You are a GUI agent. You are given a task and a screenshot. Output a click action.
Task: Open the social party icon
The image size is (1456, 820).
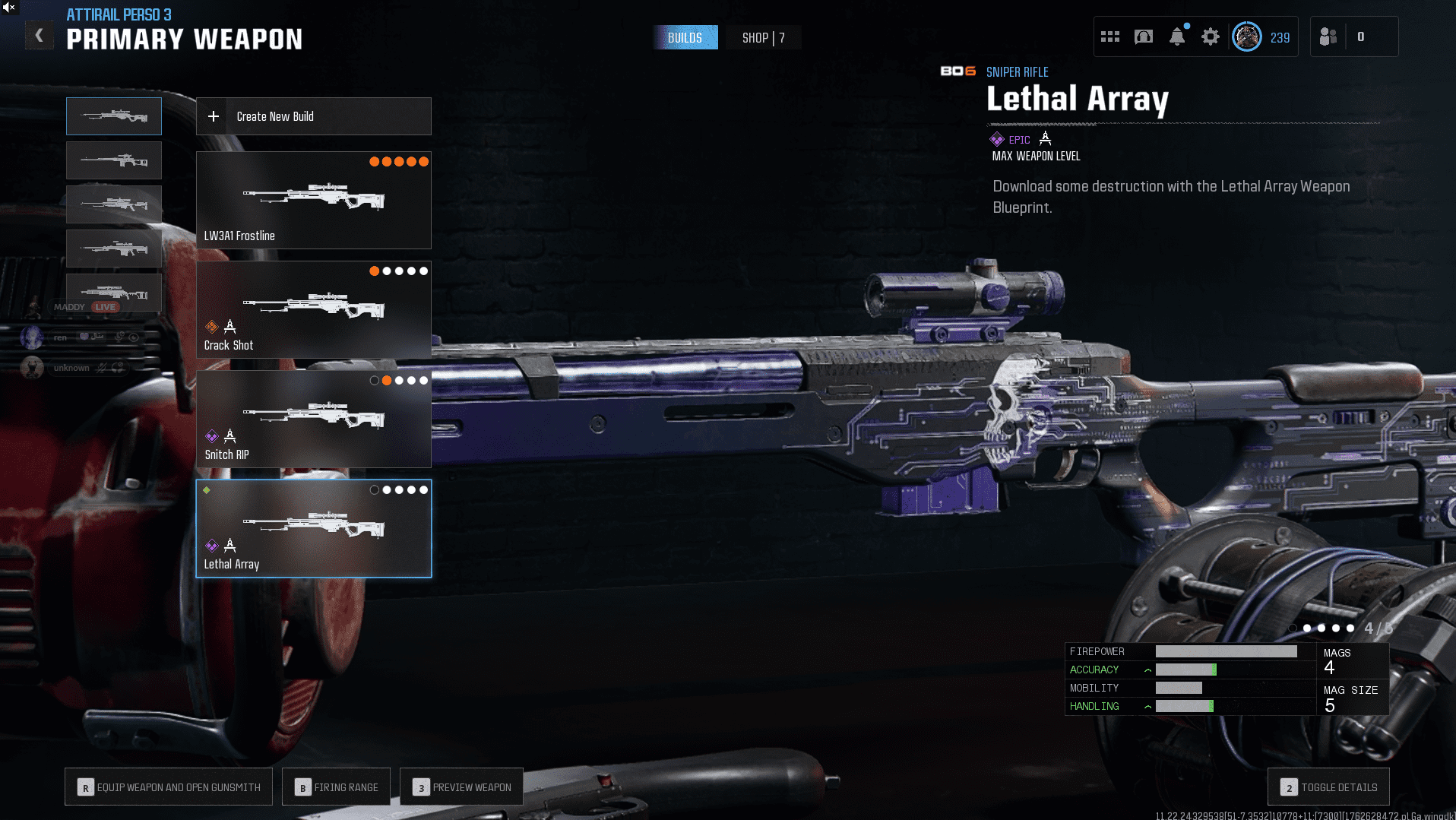click(1328, 36)
